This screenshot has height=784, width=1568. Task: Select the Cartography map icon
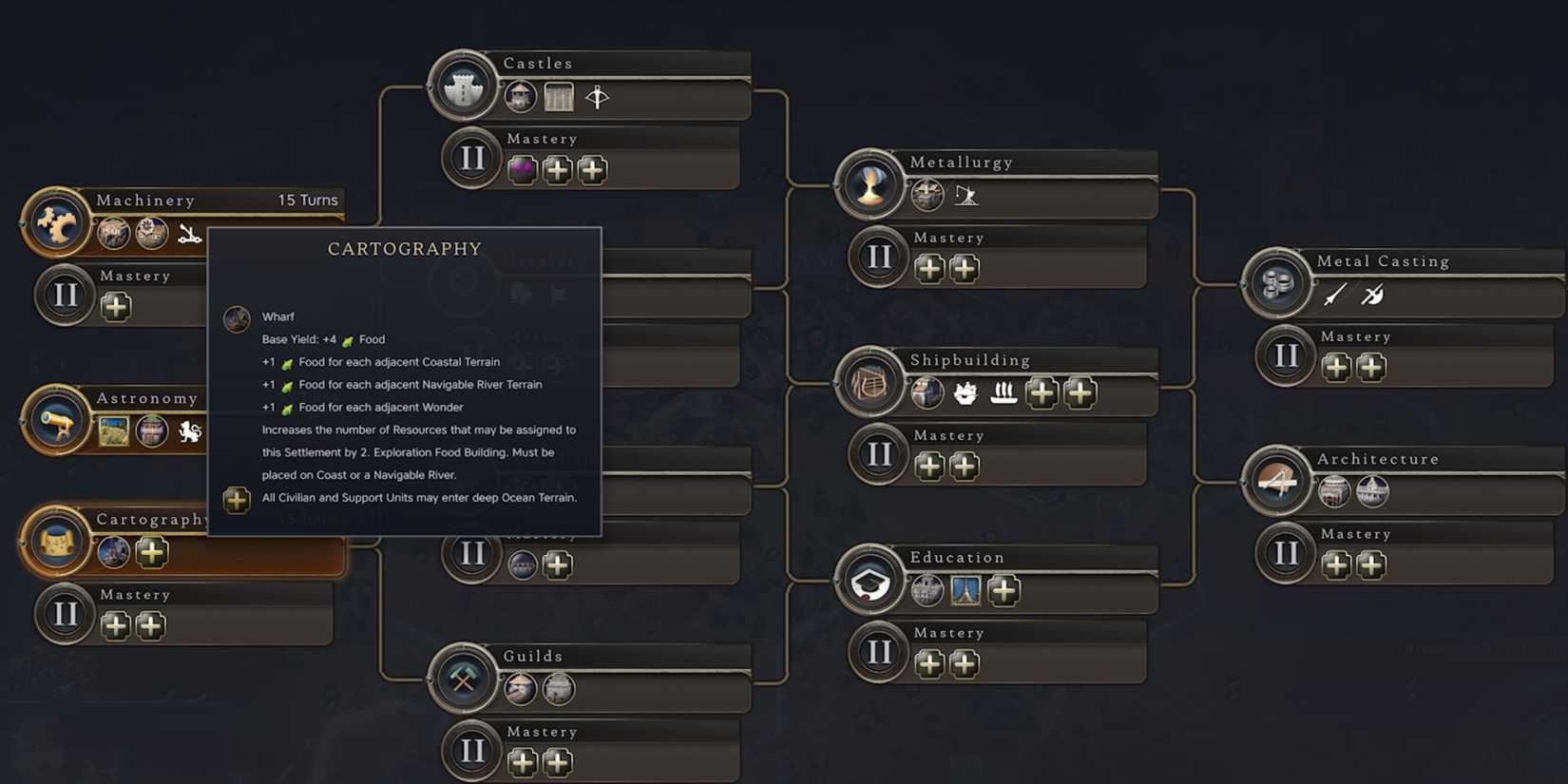pyautogui.click(x=57, y=542)
